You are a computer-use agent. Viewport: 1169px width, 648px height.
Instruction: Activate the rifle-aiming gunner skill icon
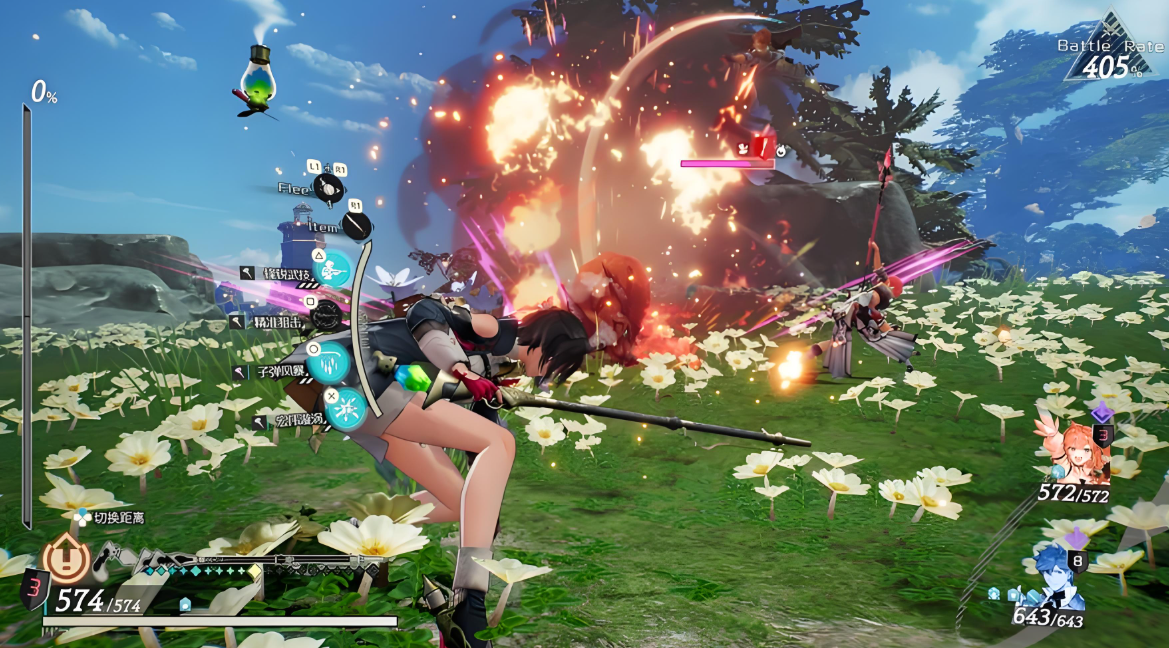(334, 267)
